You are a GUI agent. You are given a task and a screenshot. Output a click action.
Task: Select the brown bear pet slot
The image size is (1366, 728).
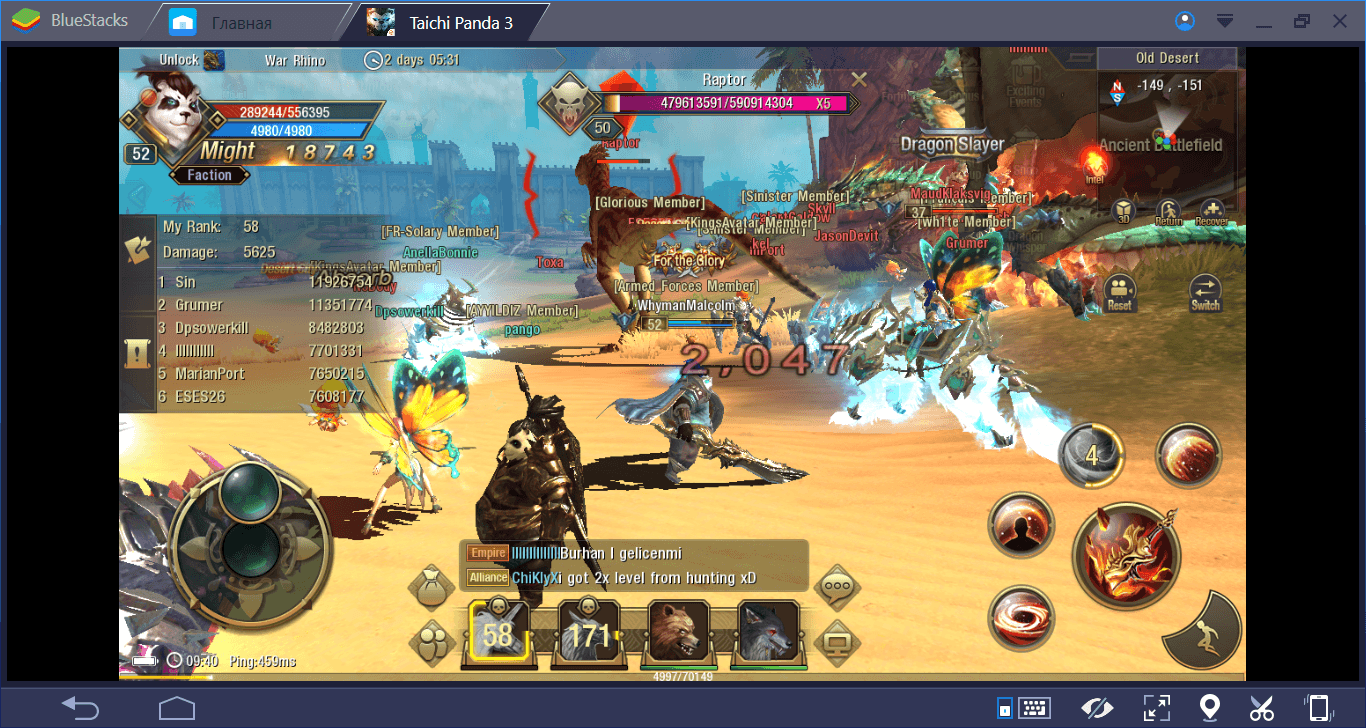(x=679, y=633)
